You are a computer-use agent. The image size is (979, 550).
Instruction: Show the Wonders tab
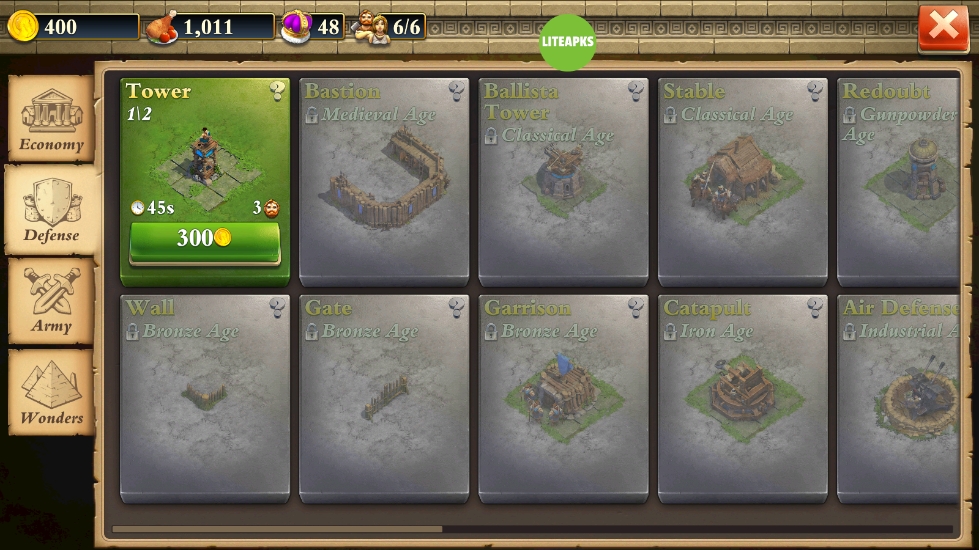coord(51,393)
